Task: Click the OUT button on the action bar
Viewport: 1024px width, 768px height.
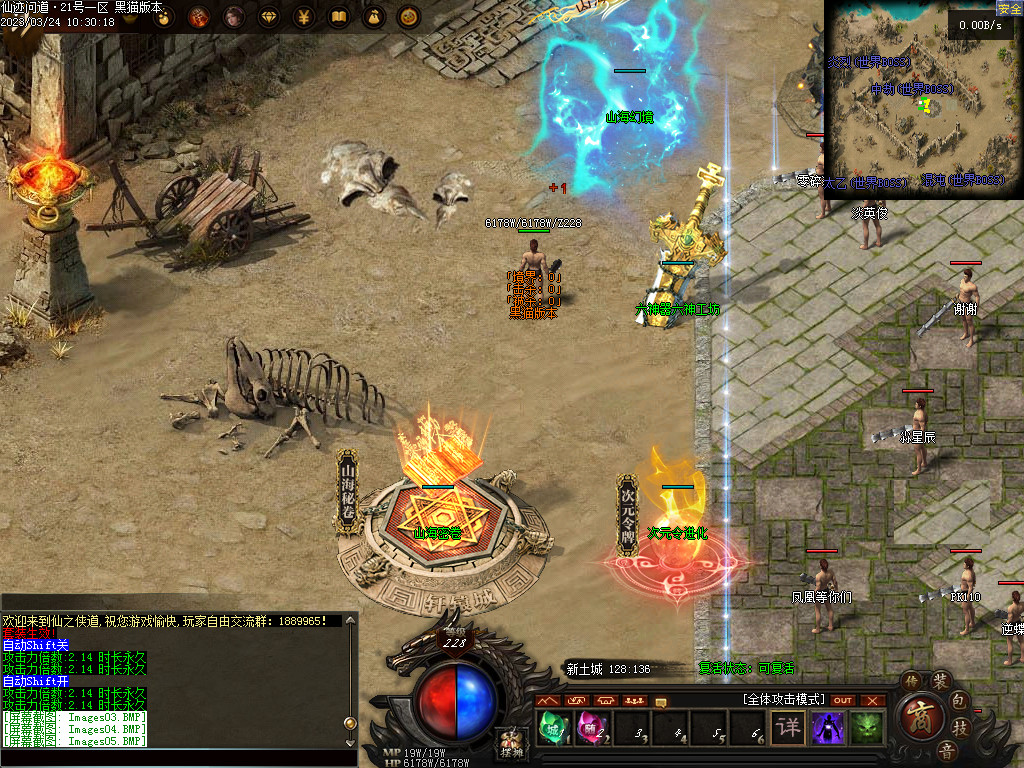Action: point(843,700)
